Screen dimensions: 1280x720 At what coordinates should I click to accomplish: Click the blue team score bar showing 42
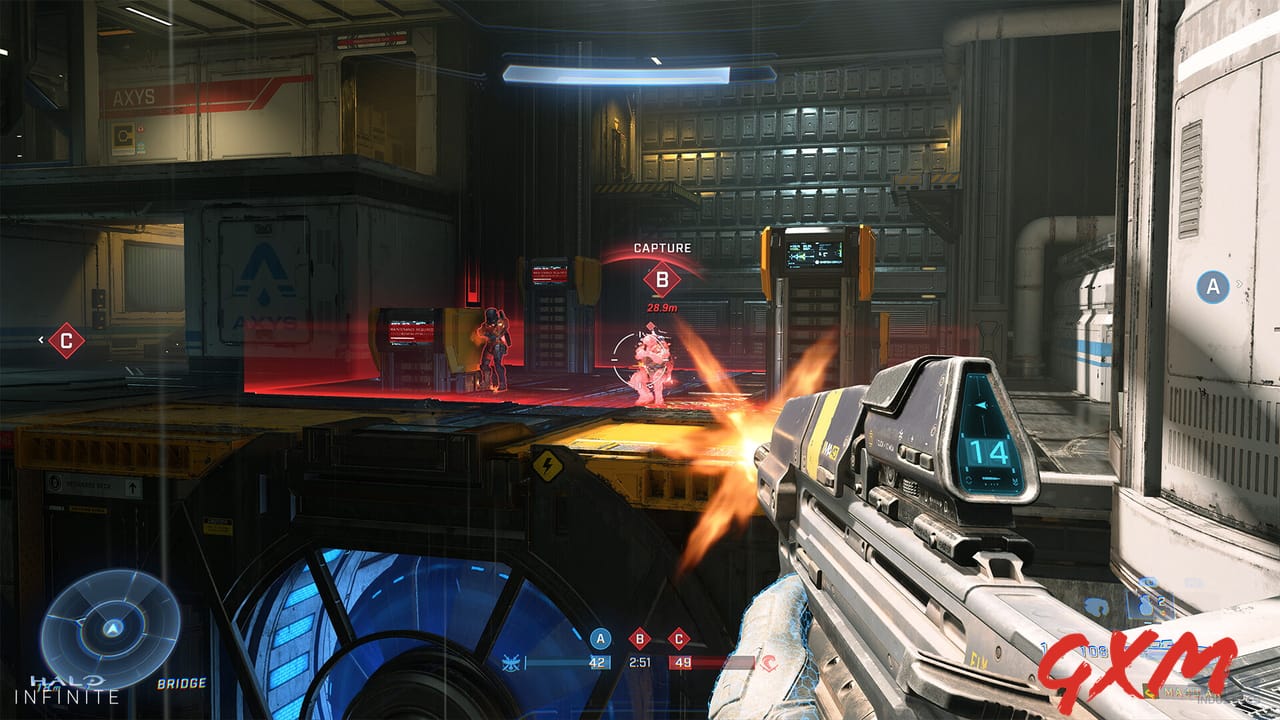point(570,662)
